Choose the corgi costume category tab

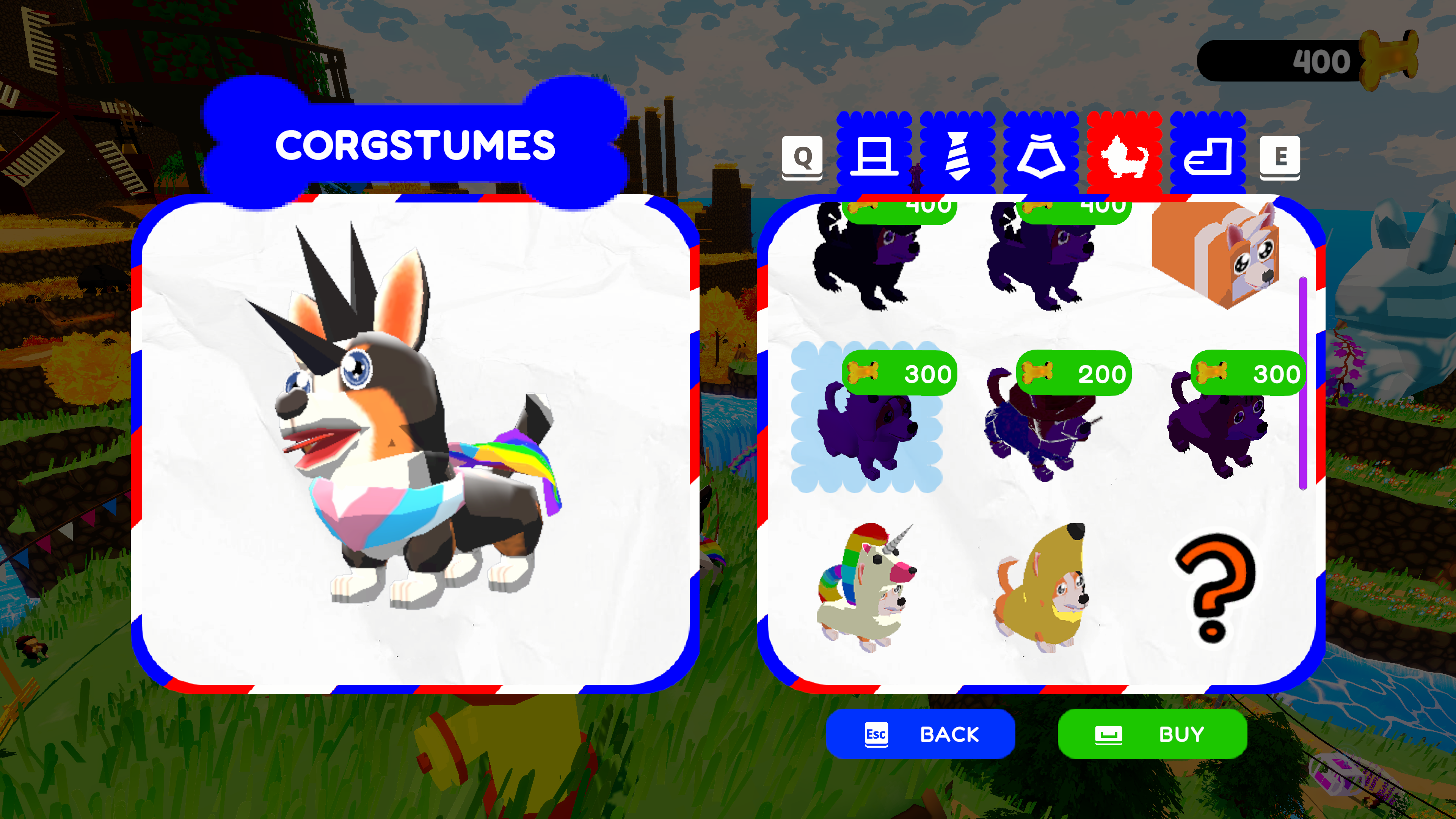coord(1124,154)
